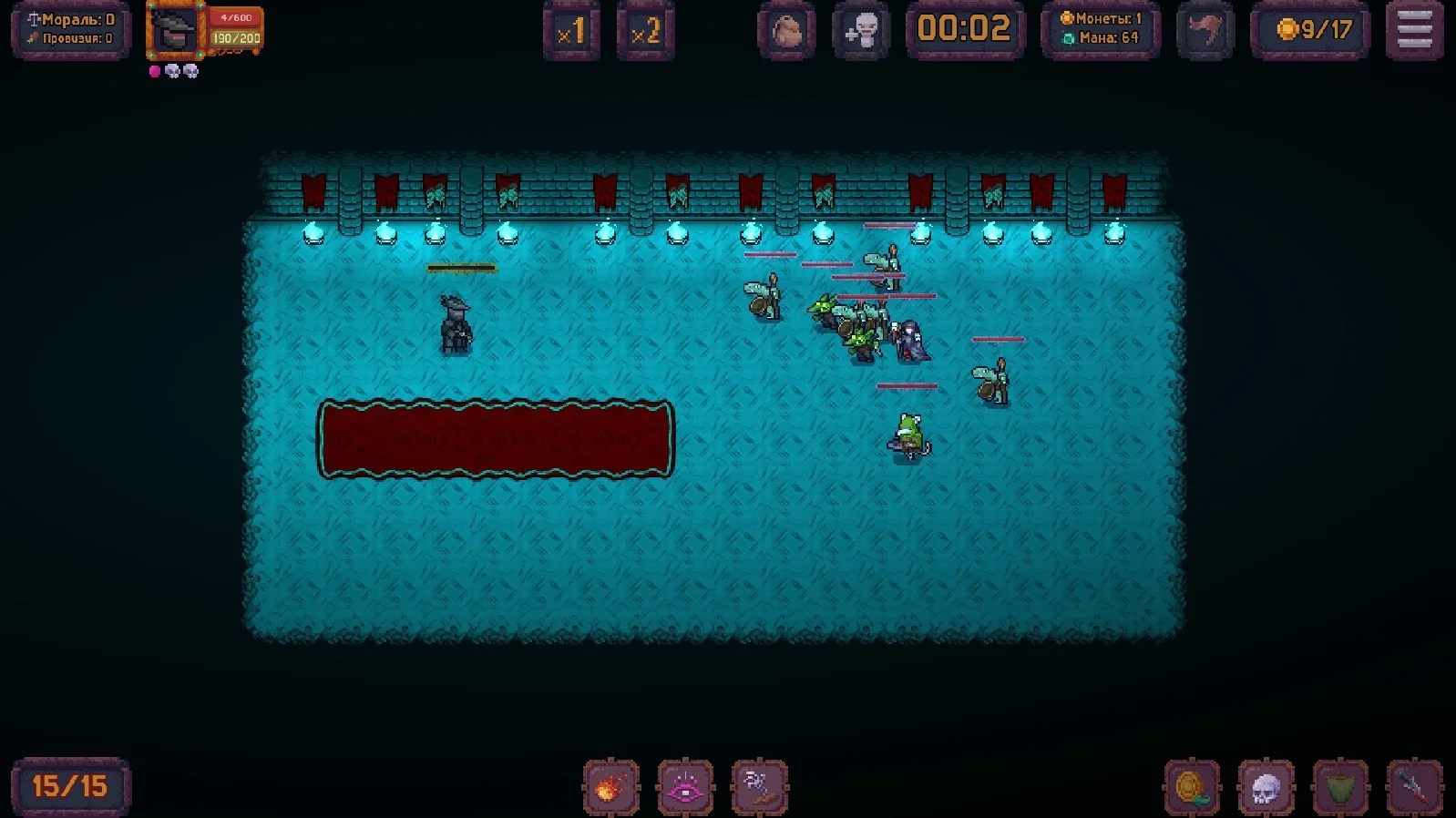
Task: Open the backpack inventory
Action: tap(786, 32)
